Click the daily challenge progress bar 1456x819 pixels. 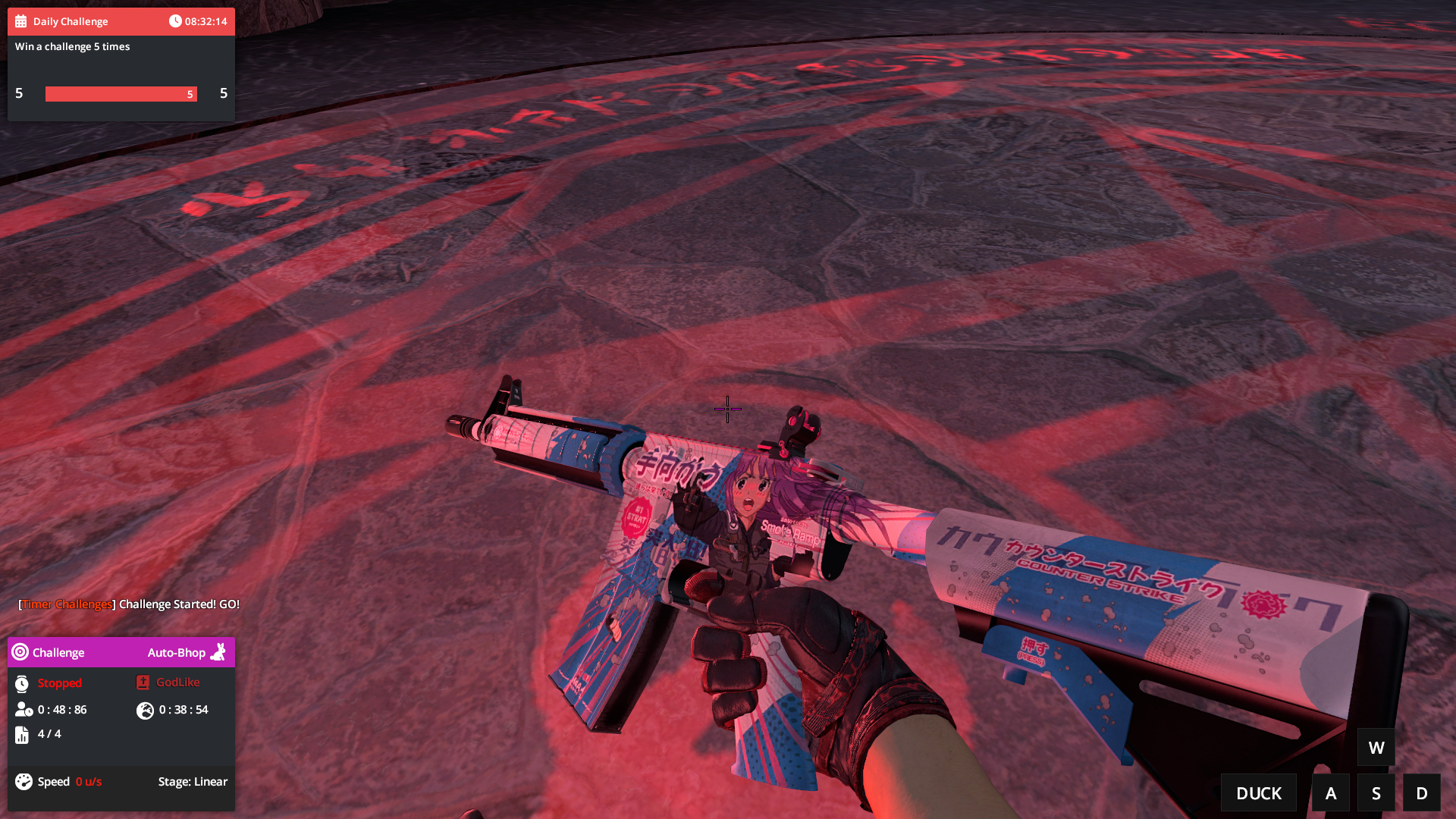pos(121,93)
